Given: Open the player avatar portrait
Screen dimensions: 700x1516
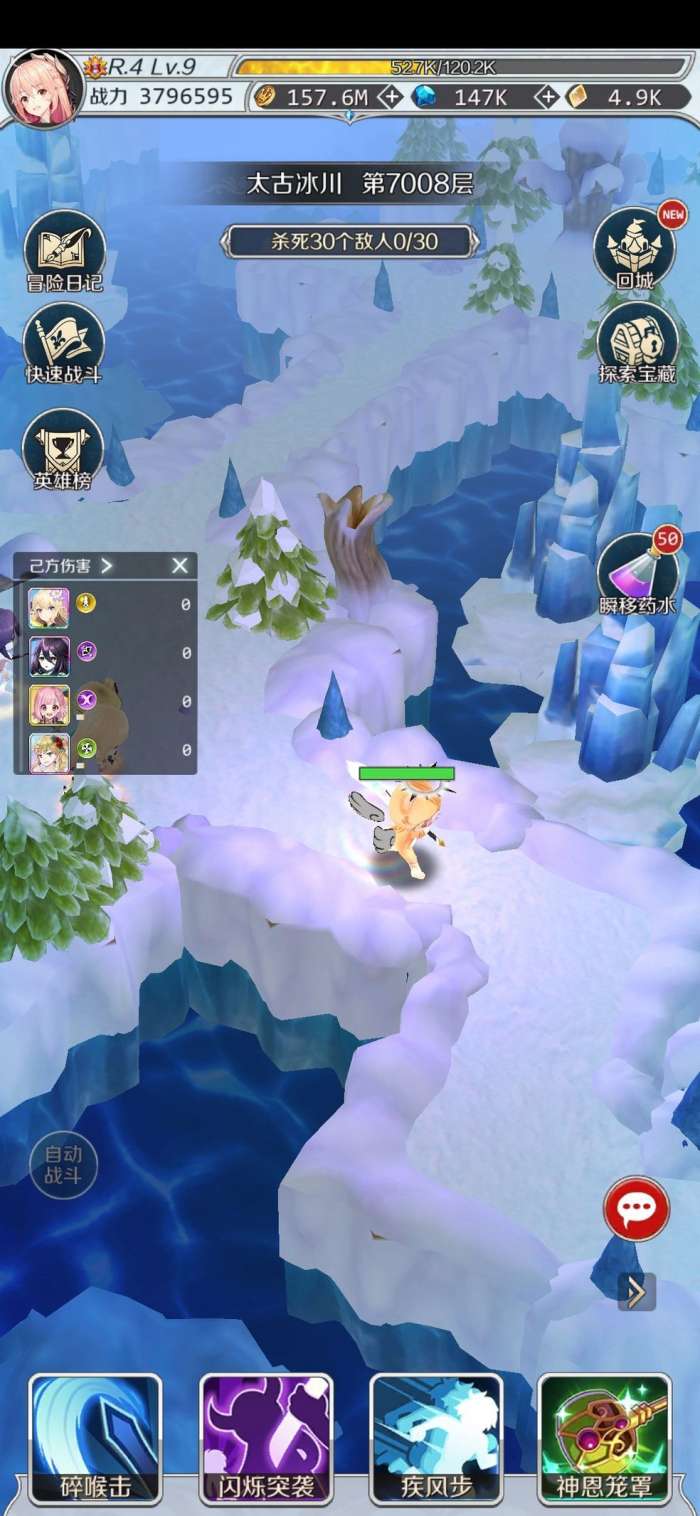Looking at the screenshot, I should (x=43, y=88).
